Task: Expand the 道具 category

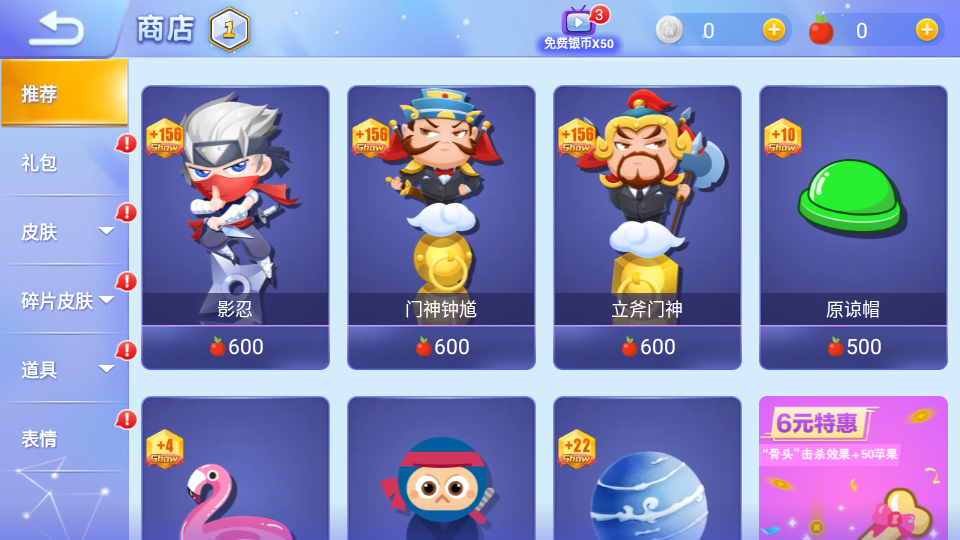Action: (x=64, y=369)
